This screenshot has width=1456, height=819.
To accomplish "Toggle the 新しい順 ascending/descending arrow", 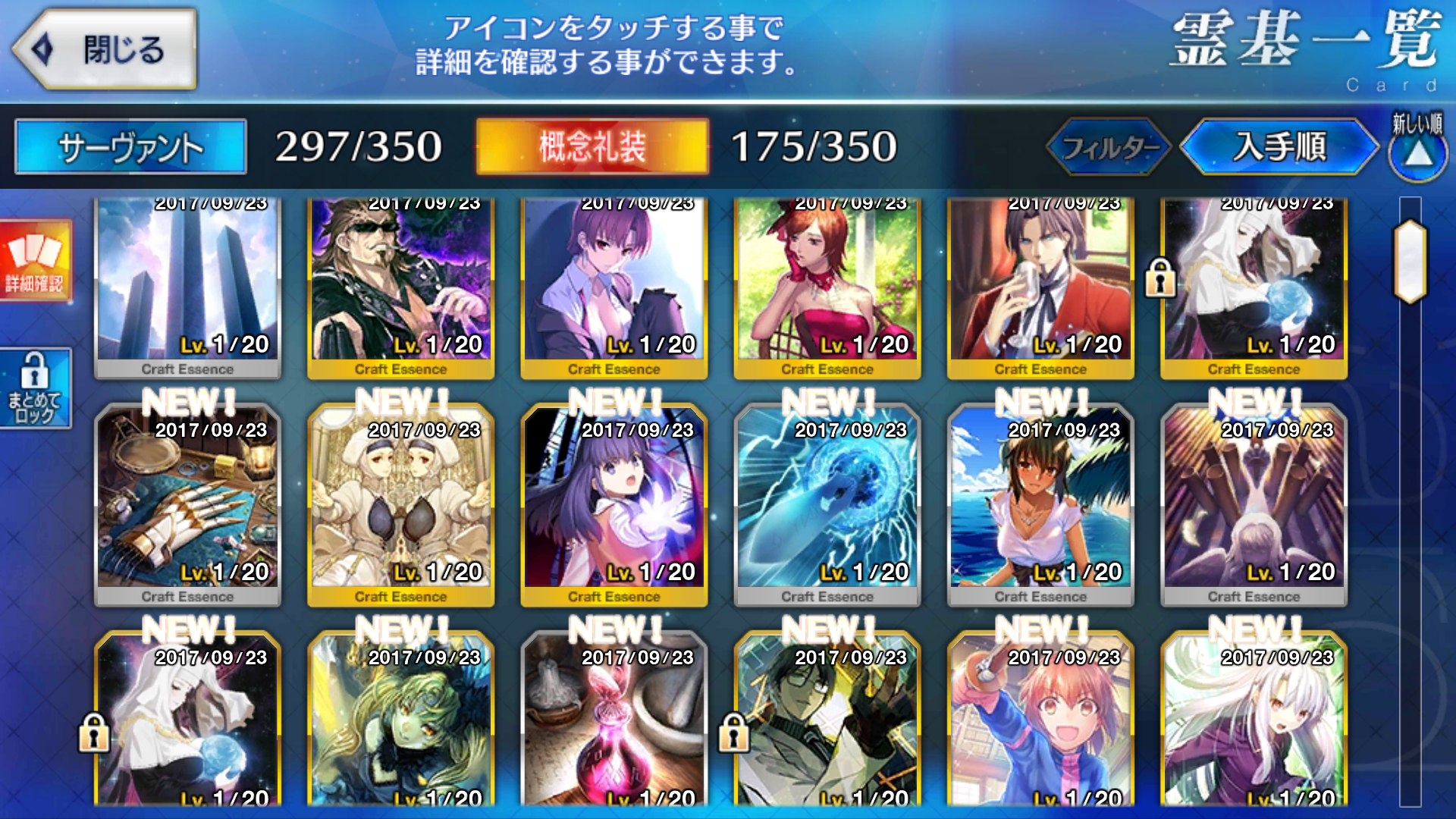I will 1417,148.
